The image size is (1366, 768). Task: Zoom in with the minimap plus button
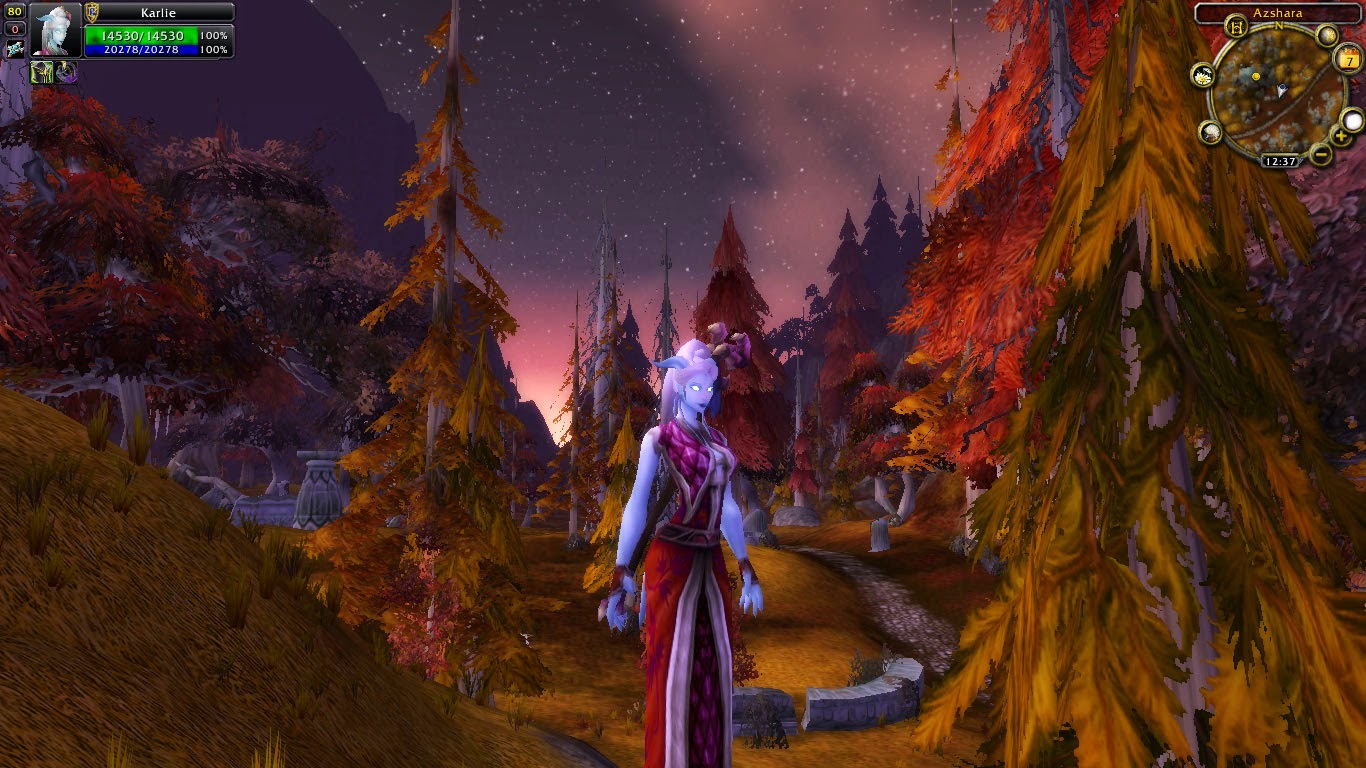pos(1341,136)
